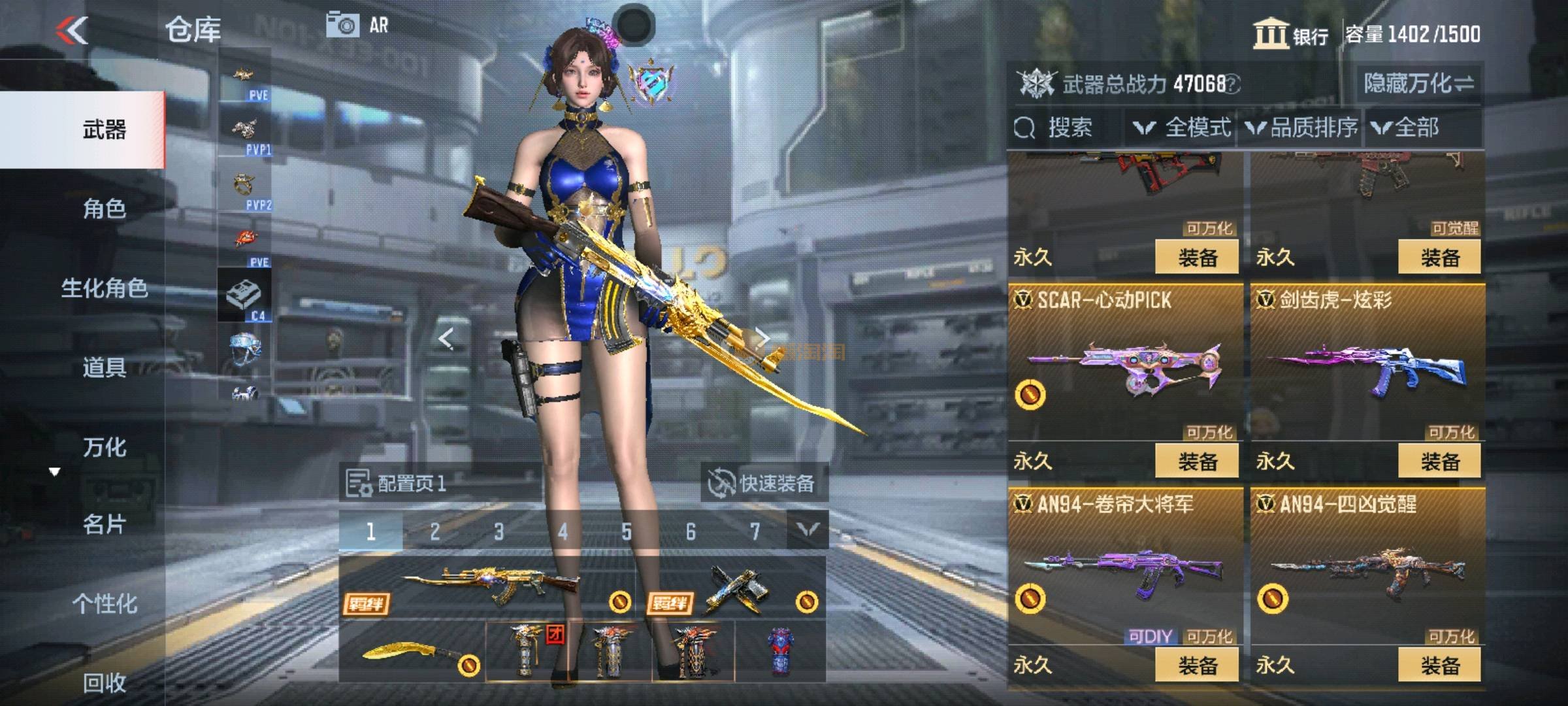Screen dimensions: 1568x706
Task: Switch to the 角色 category
Action: [x=105, y=209]
